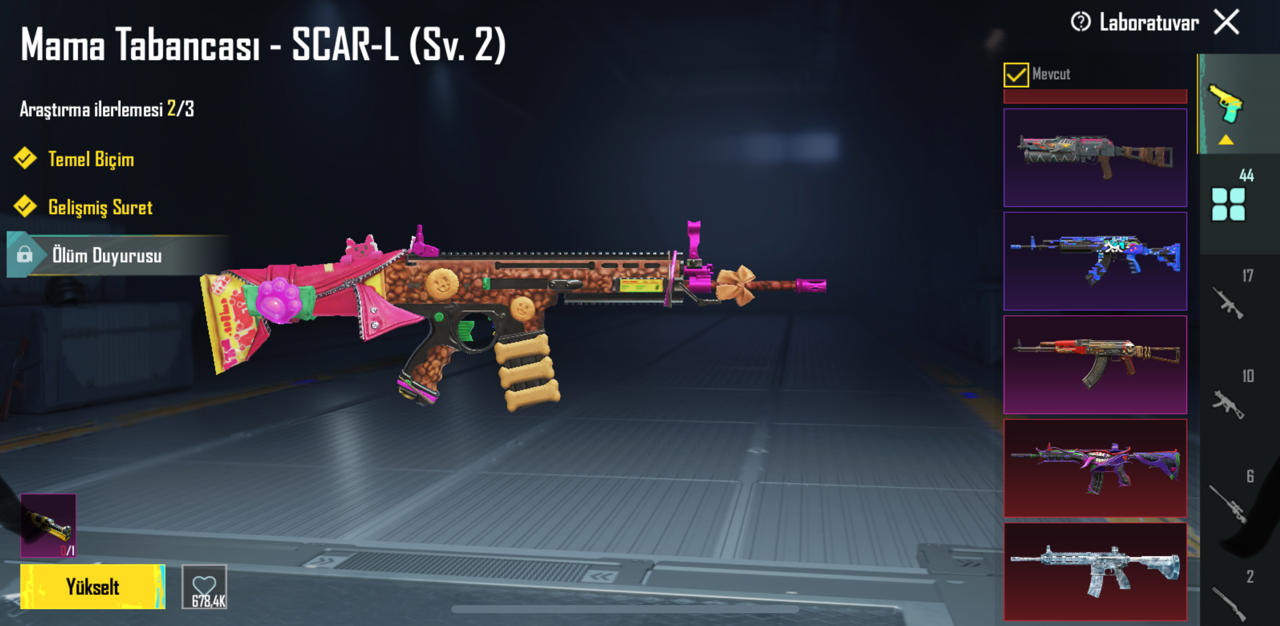Pick the icy white M416 skin thumbnail
Screen dimensions: 1280x626
1095,571
